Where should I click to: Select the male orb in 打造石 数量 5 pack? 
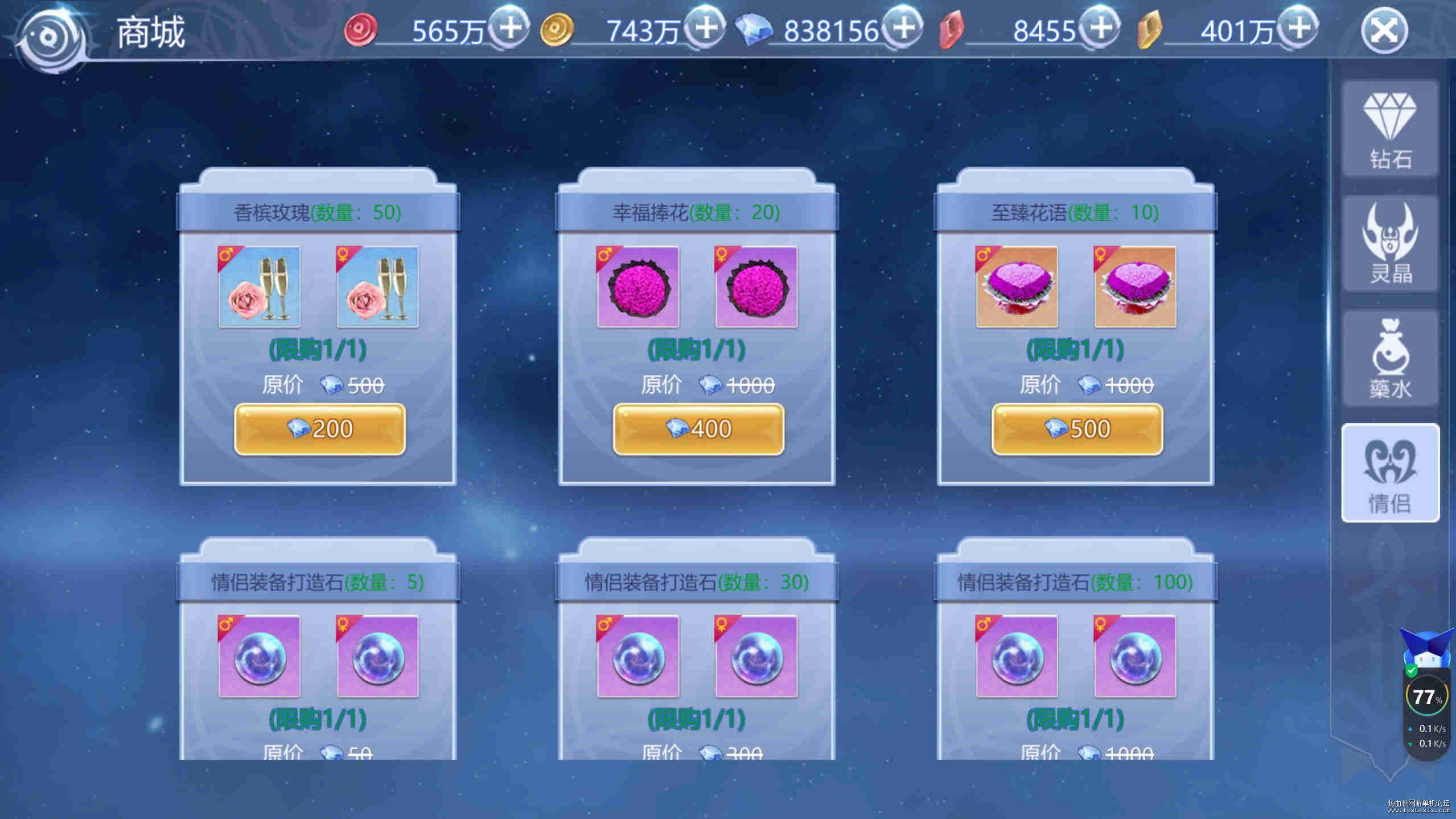click(260, 656)
